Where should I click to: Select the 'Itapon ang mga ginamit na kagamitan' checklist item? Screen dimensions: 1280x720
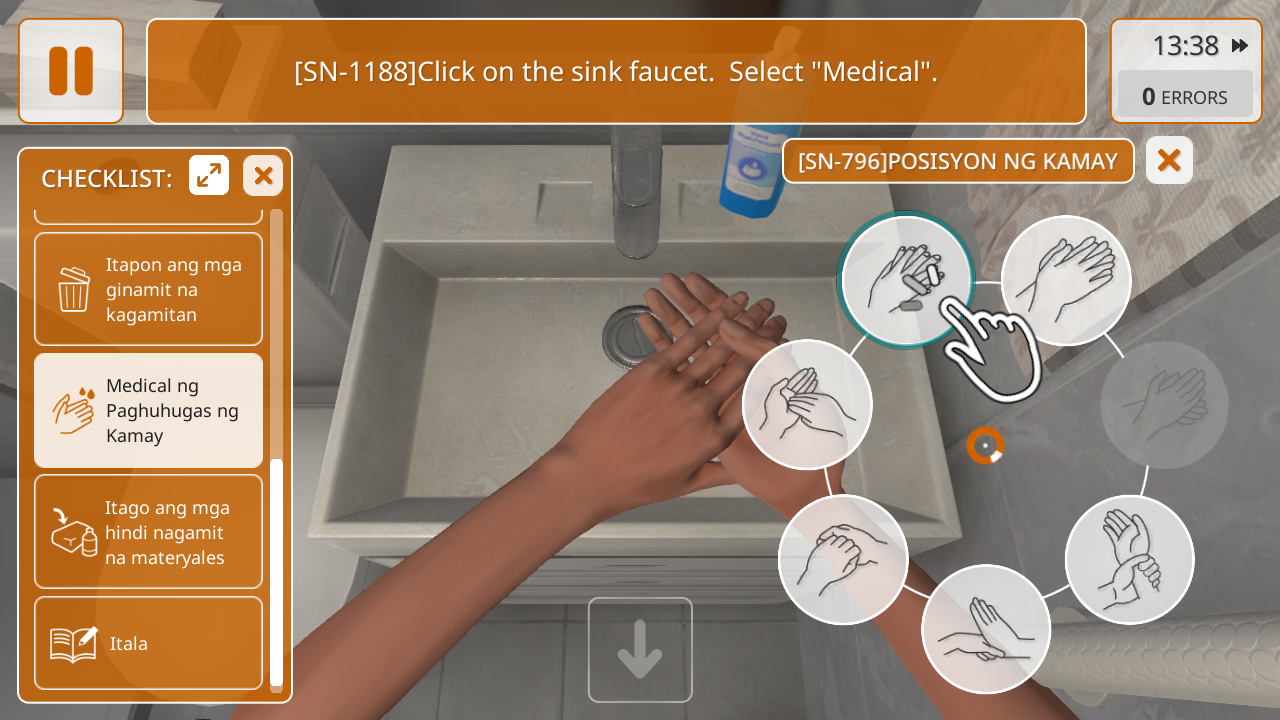point(148,289)
